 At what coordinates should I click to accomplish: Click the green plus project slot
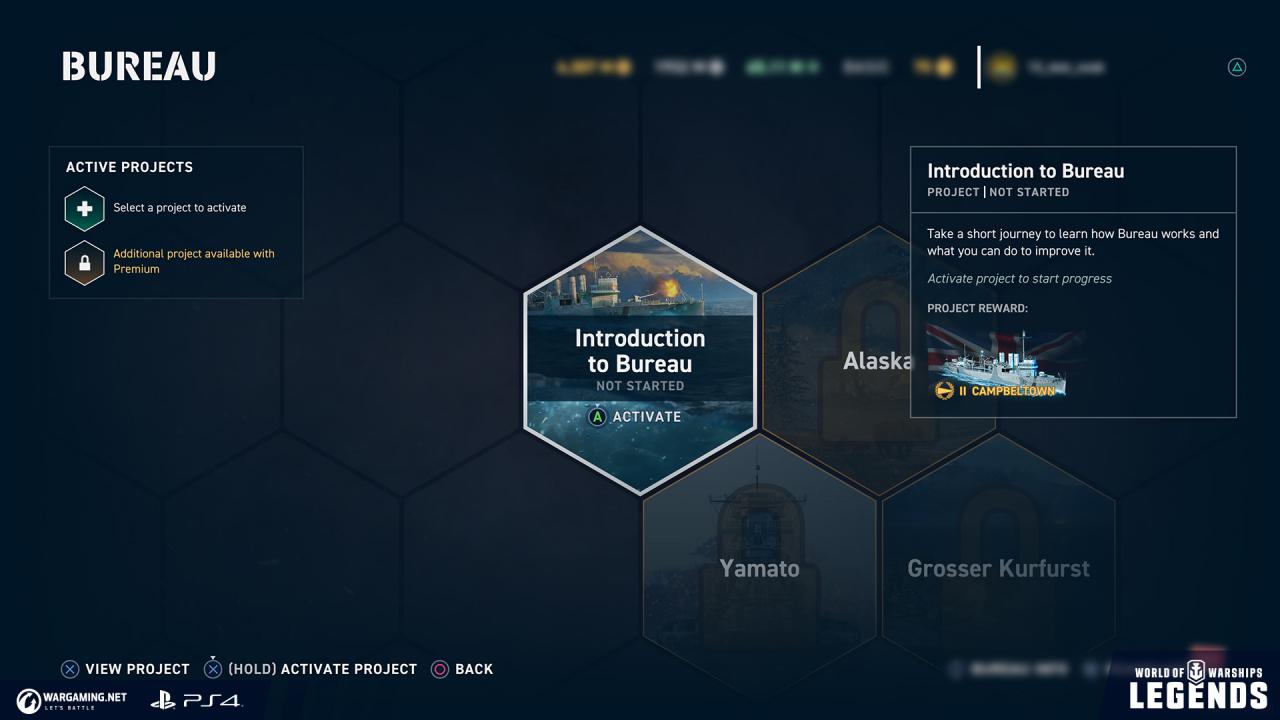(85, 209)
